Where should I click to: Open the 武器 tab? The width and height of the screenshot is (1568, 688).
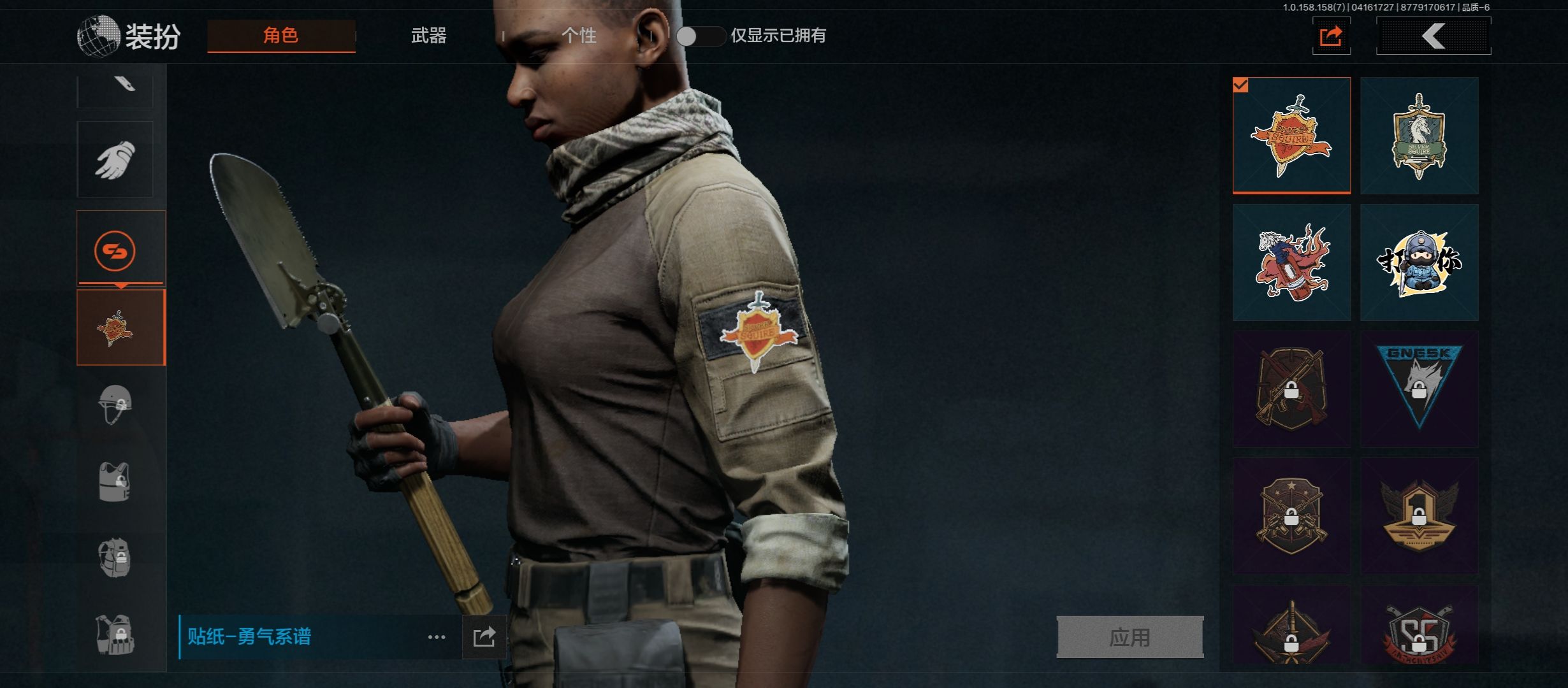click(428, 36)
